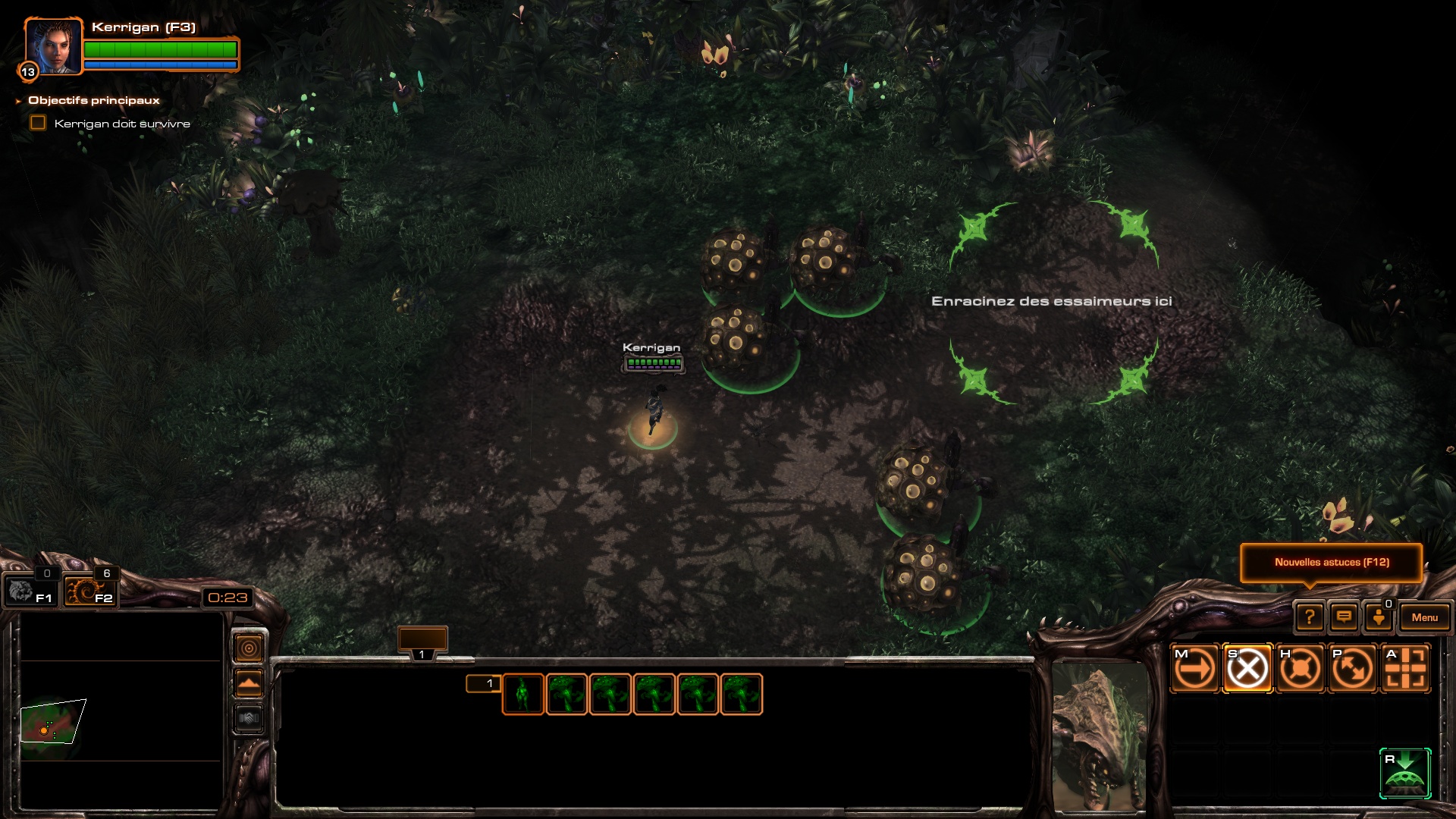Collapse the Objectifs principaux list
This screenshot has width=1456, height=819.
(x=18, y=101)
